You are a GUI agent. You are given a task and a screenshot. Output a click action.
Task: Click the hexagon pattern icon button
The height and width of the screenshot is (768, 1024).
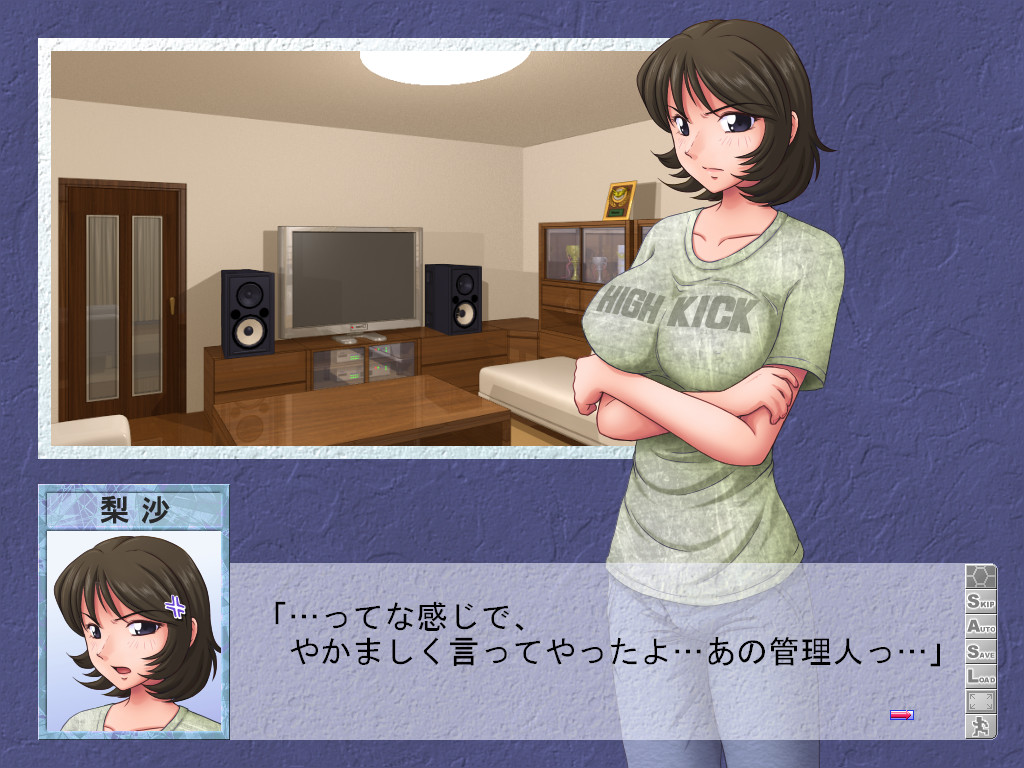[x=980, y=577]
